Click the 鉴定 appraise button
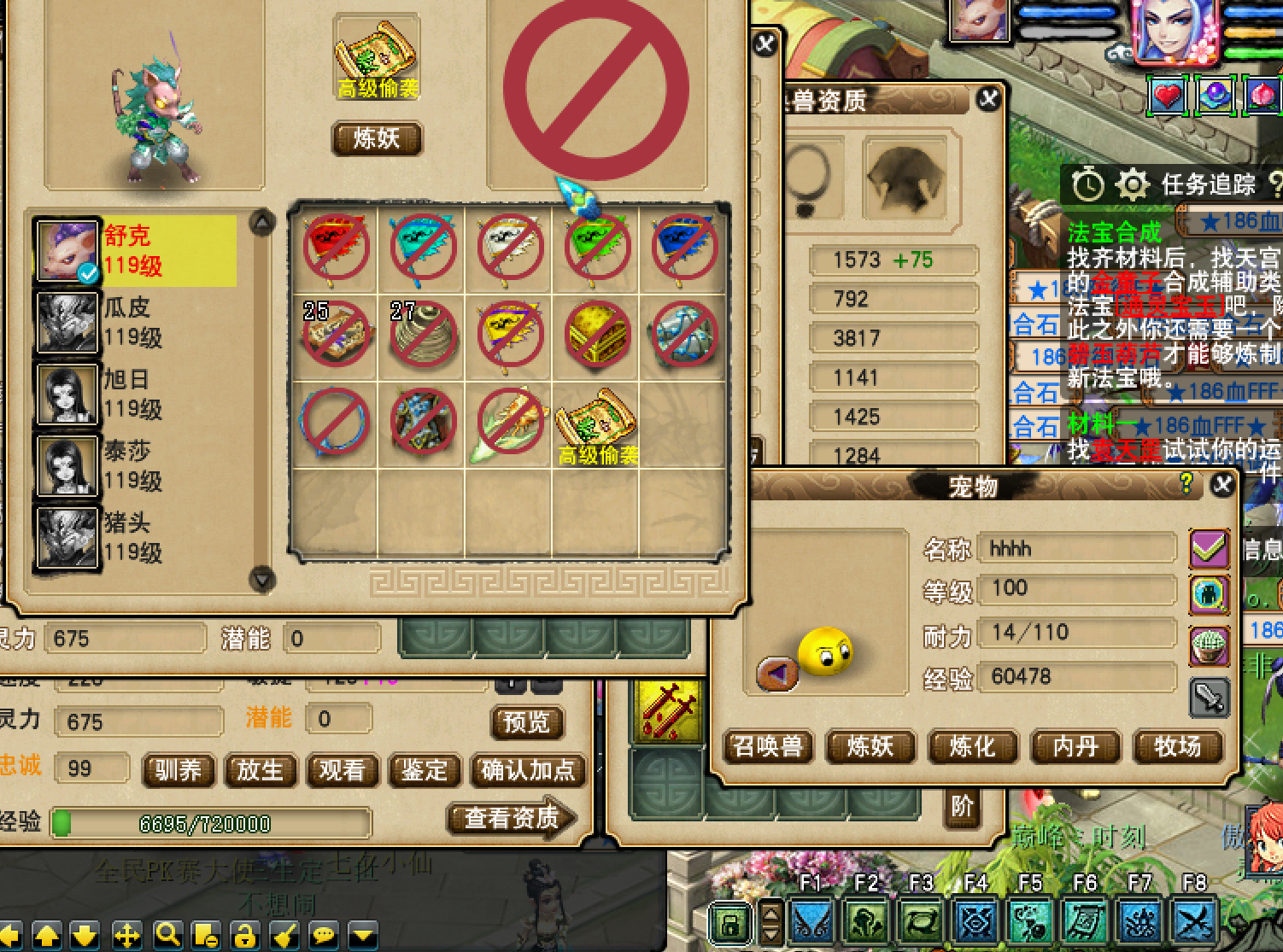Image resolution: width=1283 pixels, height=952 pixels. [x=425, y=771]
